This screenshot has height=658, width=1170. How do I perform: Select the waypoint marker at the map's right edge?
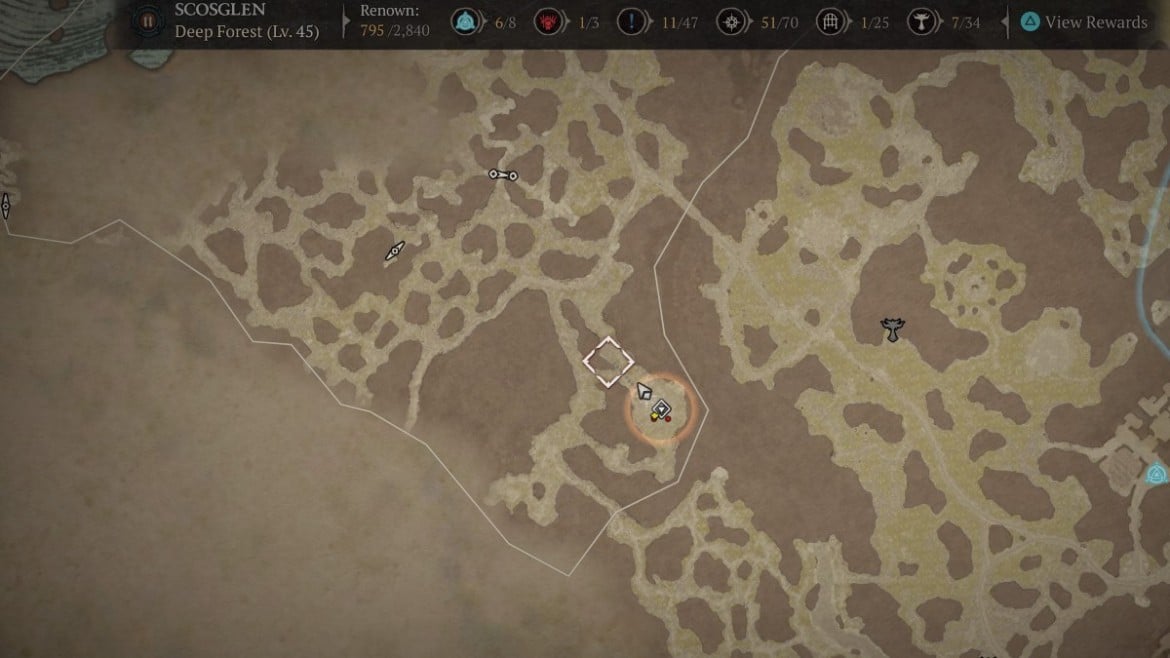(1157, 474)
